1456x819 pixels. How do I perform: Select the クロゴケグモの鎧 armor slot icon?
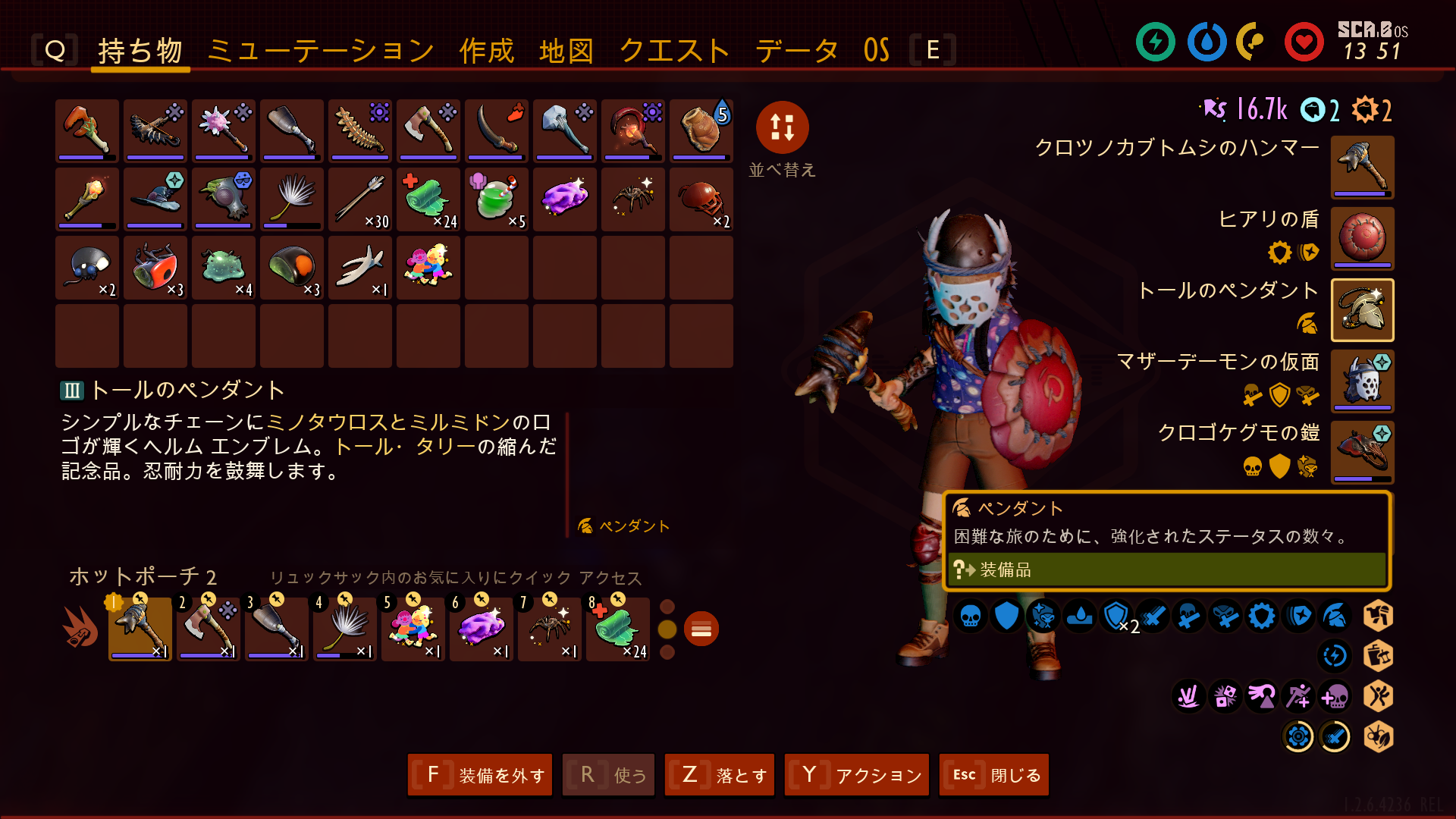pyautogui.click(x=1362, y=452)
